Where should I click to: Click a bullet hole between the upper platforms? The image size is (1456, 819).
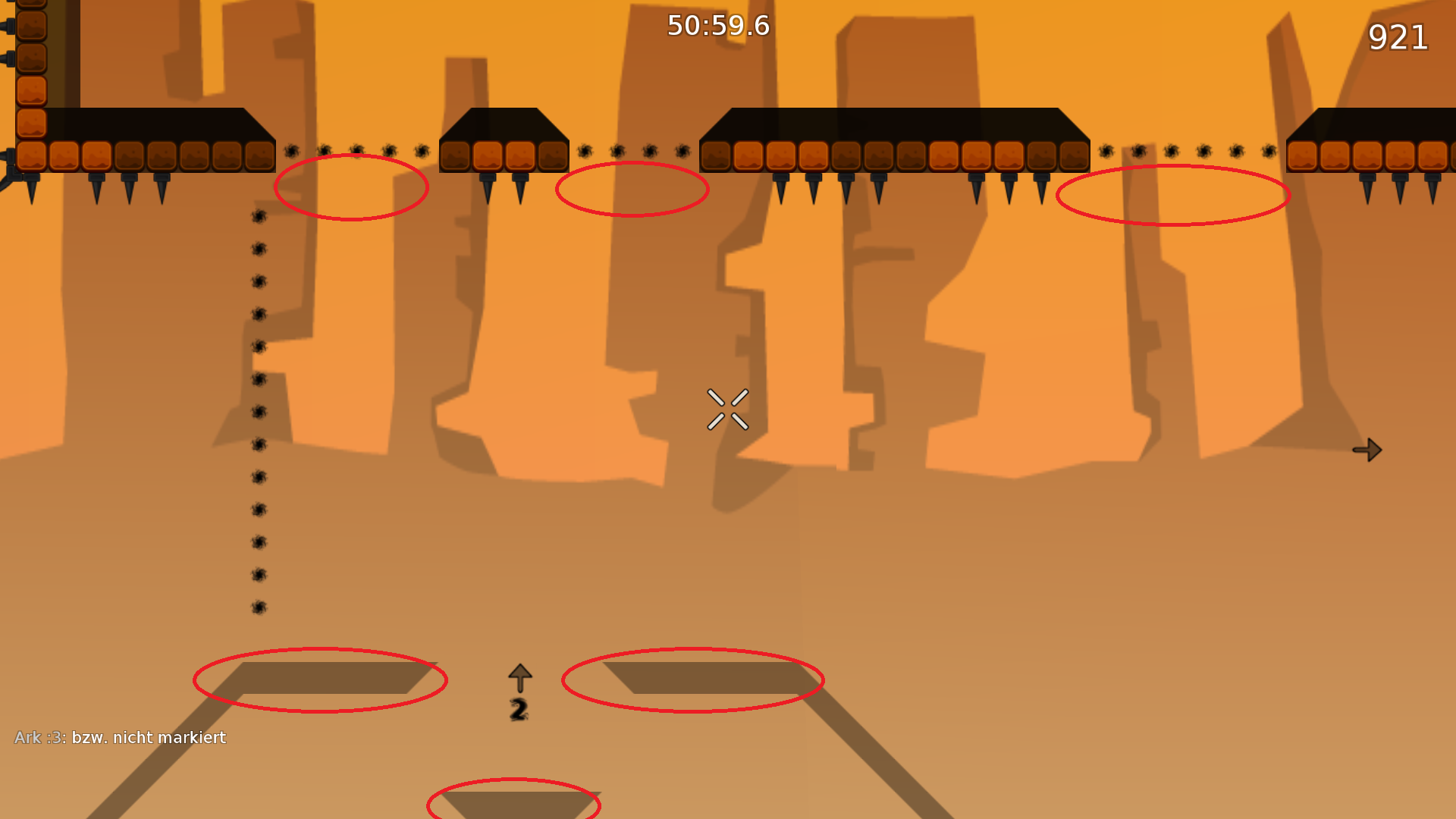(618, 150)
